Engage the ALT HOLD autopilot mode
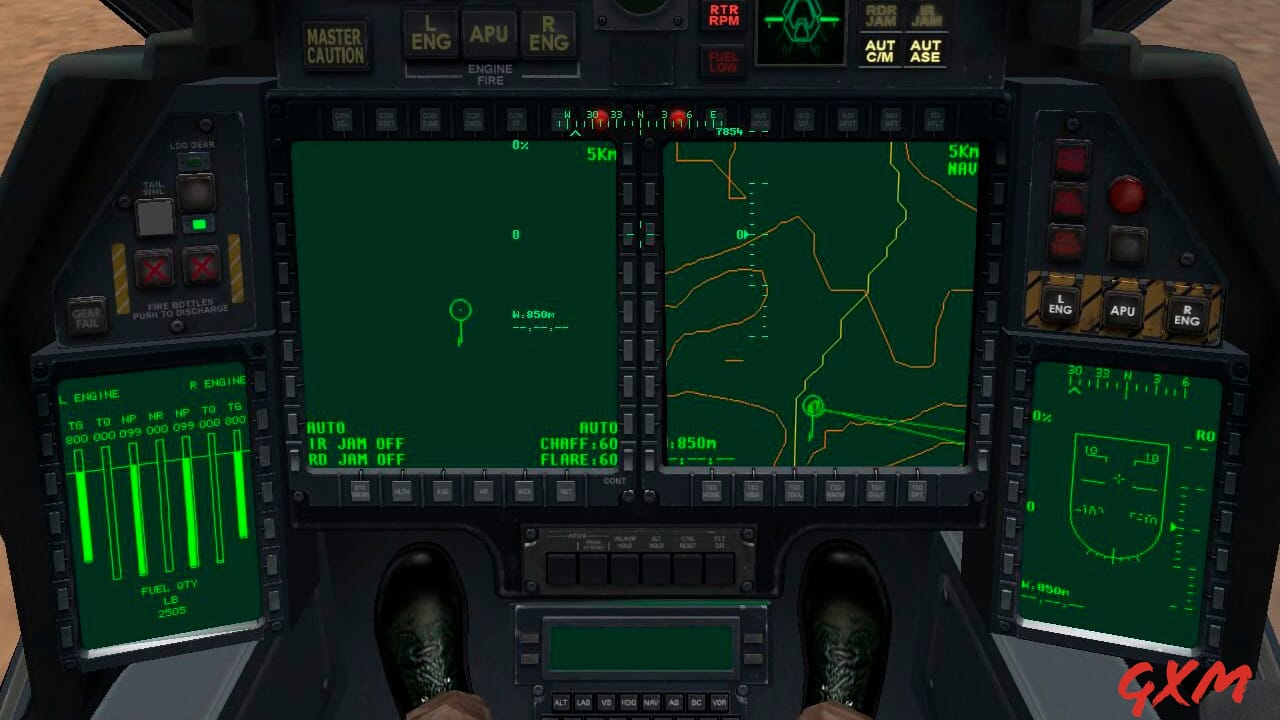Viewport: 1280px width, 720px height. click(x=655, y=568)
